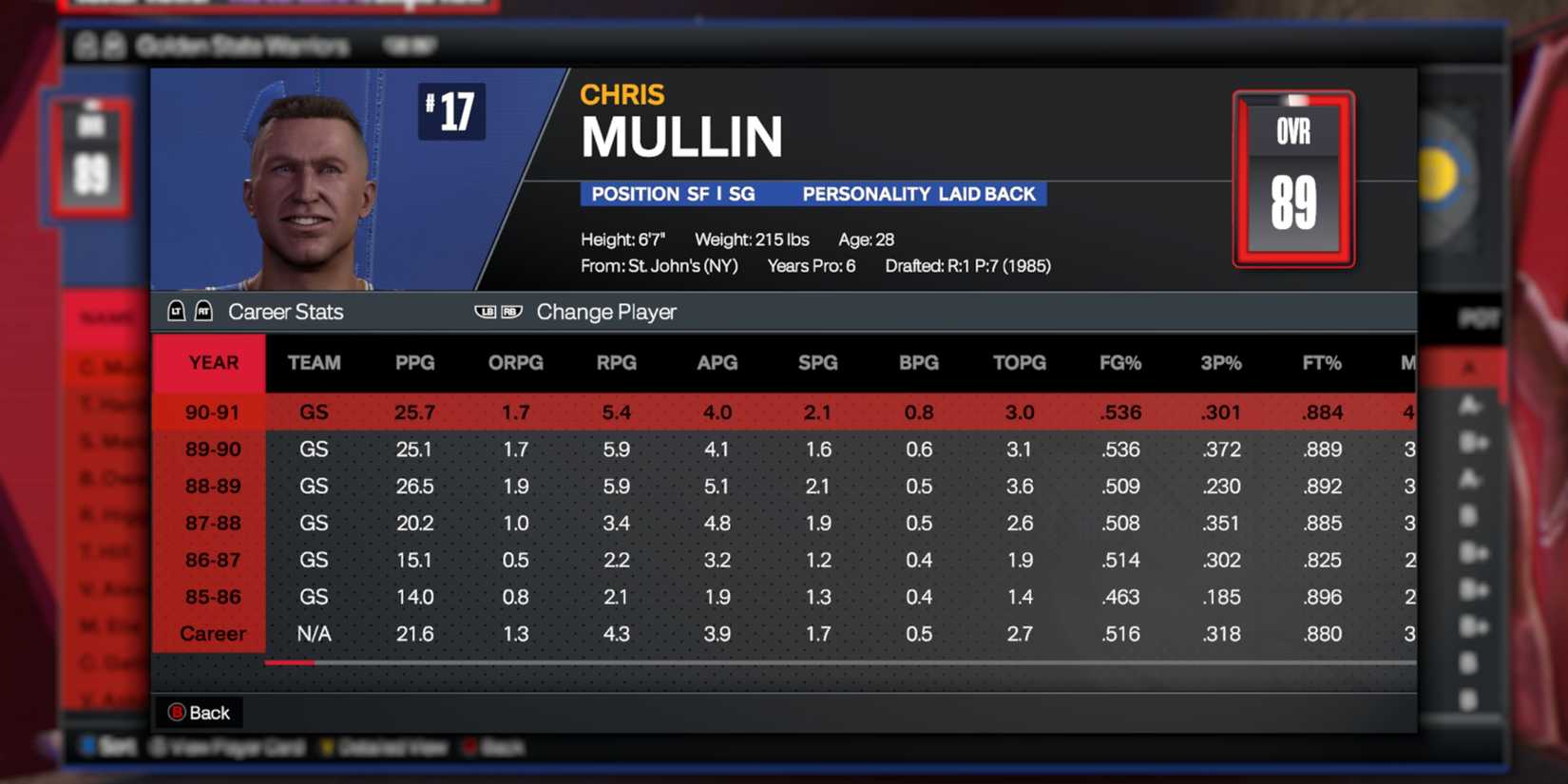The image size is (1568, 784).
Task: Click the Golden State Warriors header bar
Action: 242,45
